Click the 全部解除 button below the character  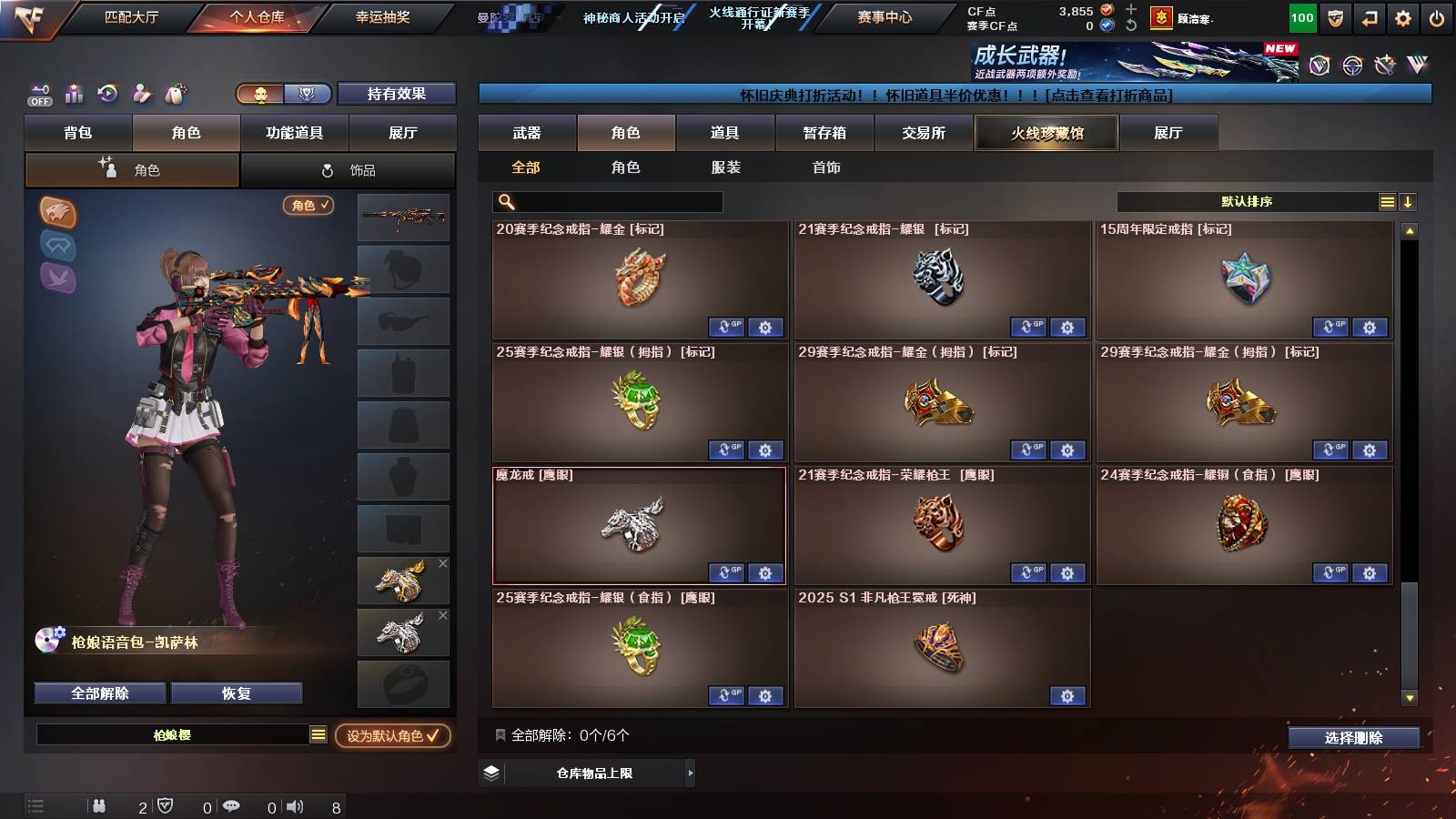(98, 693)
